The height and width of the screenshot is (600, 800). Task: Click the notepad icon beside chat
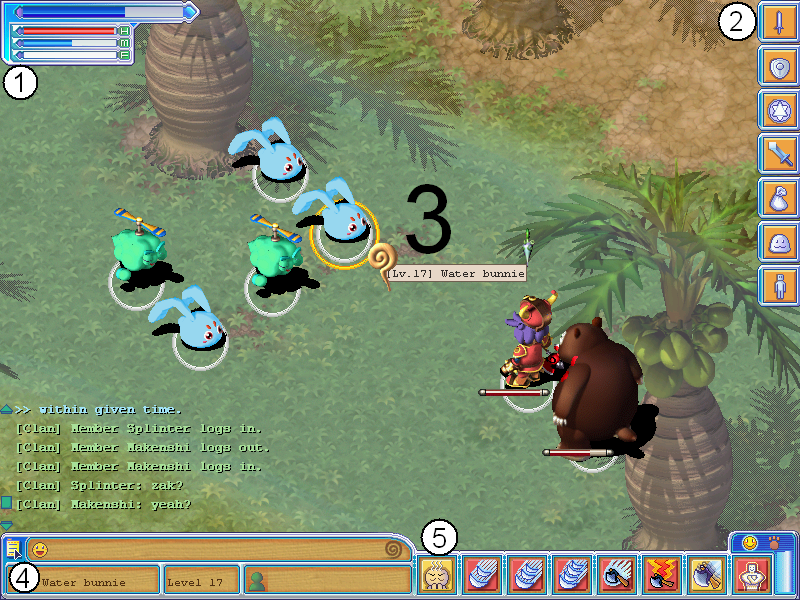14,549
